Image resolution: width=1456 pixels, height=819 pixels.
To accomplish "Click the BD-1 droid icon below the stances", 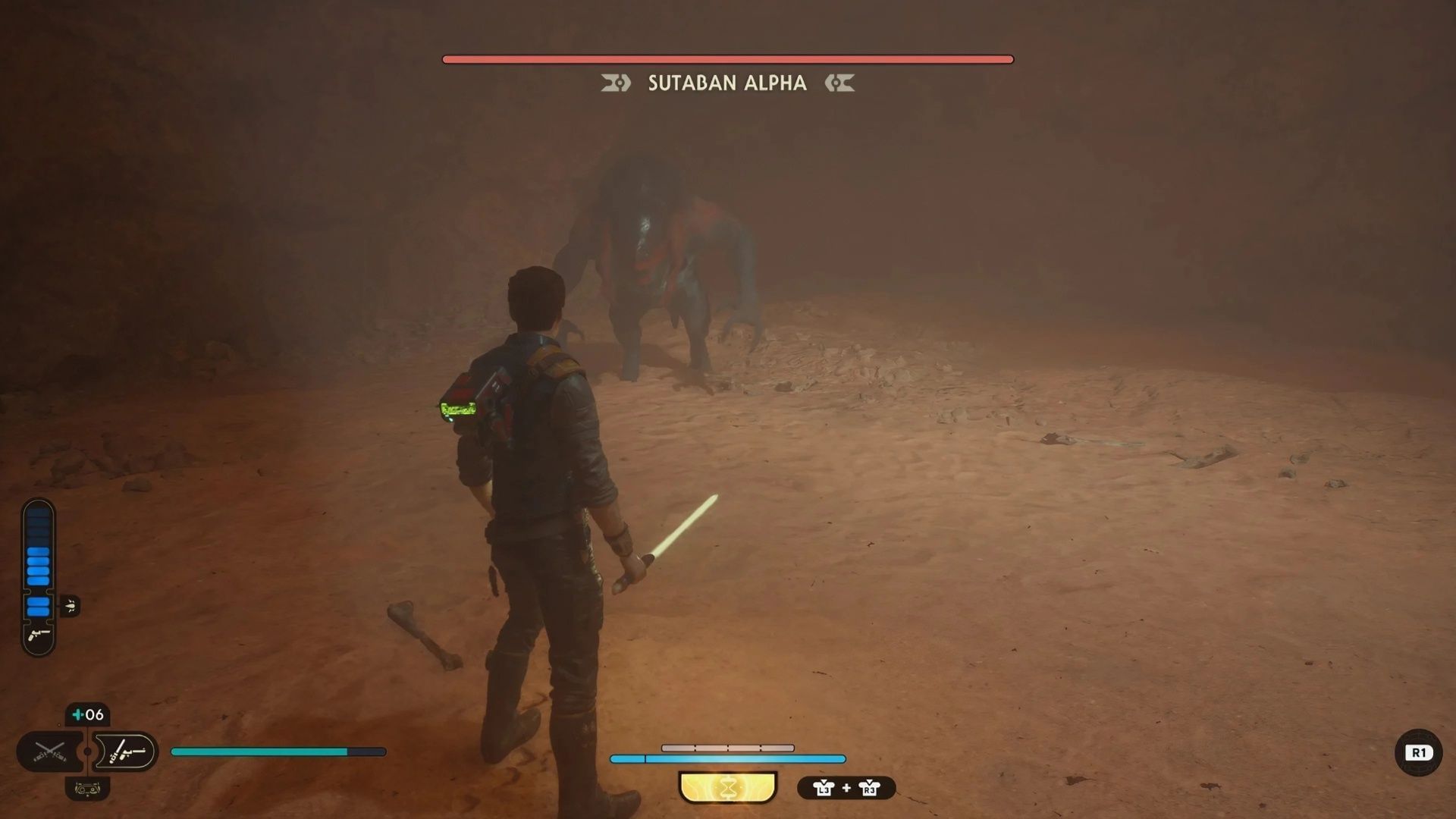I will (x=87, y=789).
